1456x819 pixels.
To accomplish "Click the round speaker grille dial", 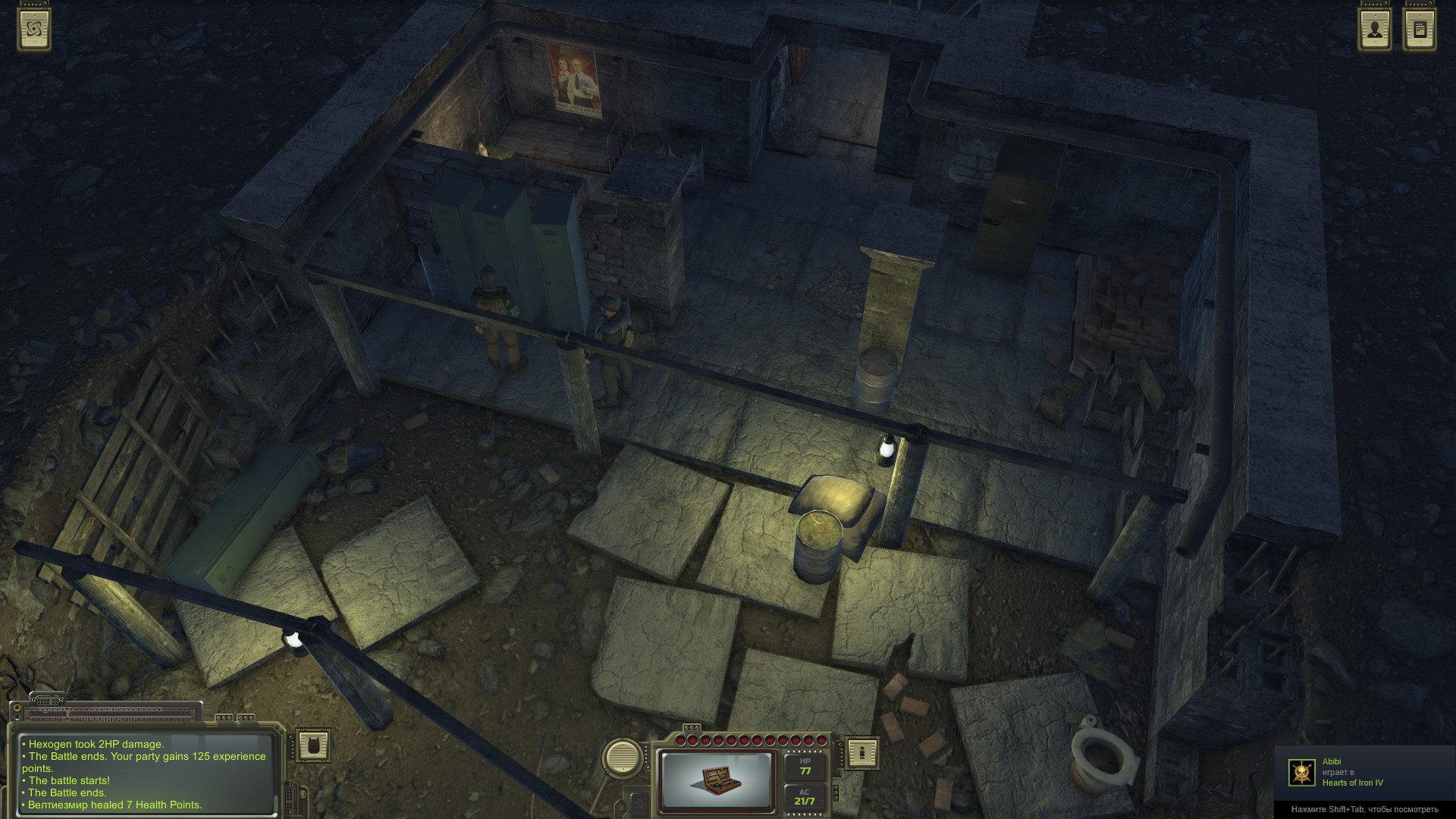I will [x=622, y=757].
